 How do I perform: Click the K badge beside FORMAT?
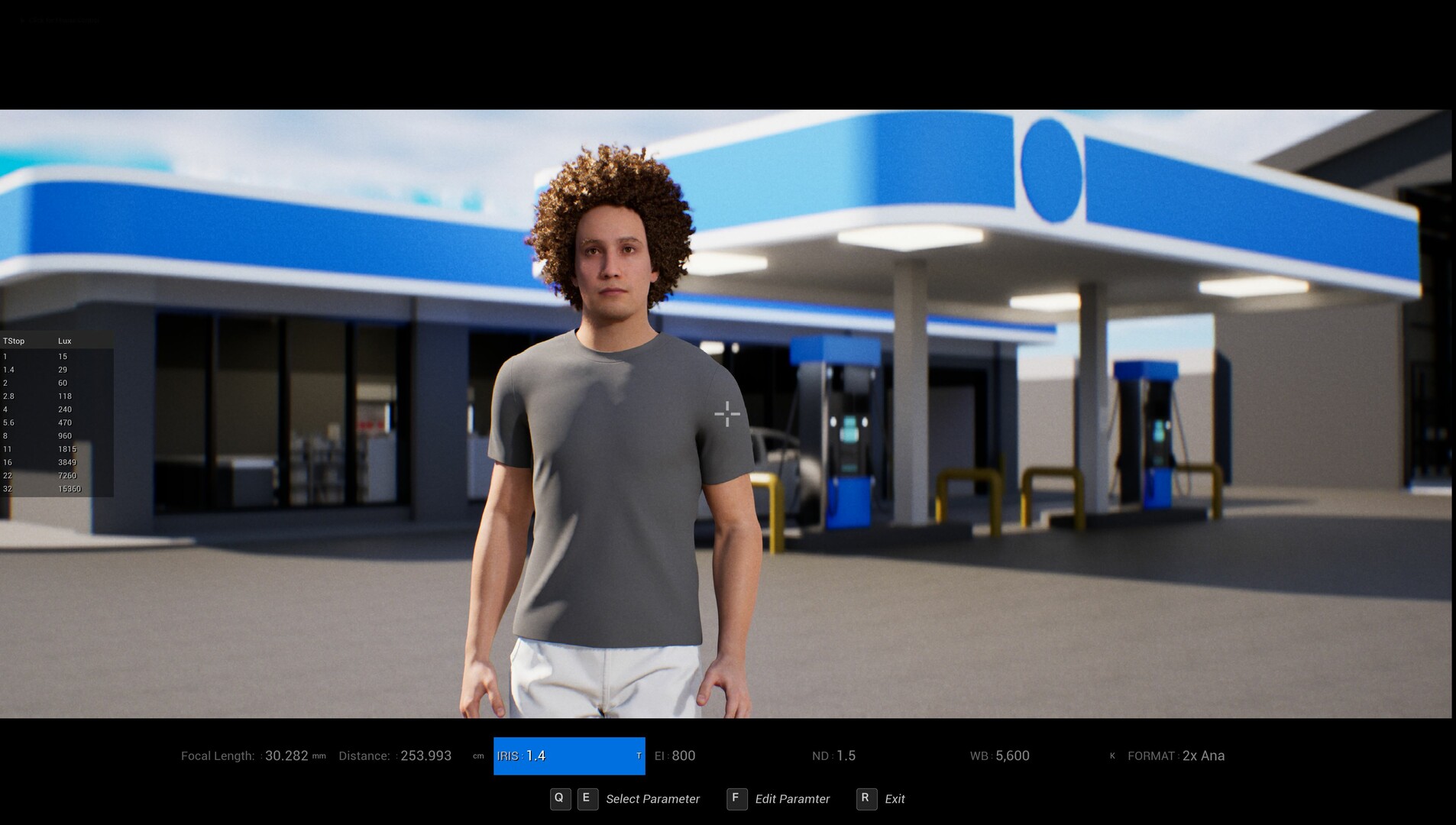click(x=1112, y=755)
